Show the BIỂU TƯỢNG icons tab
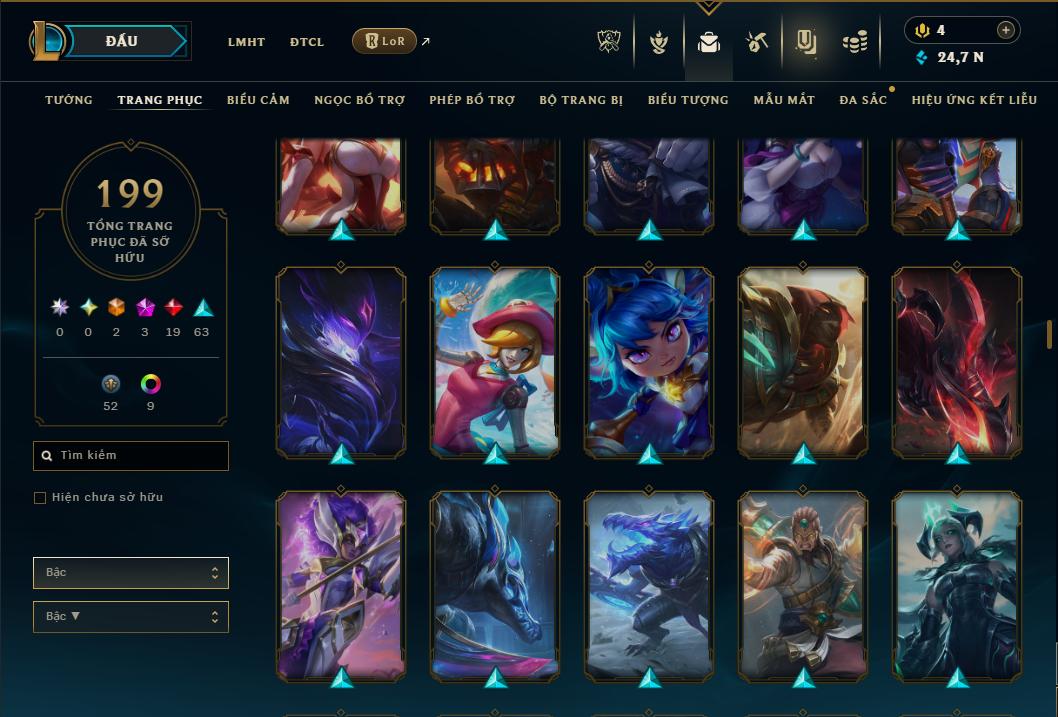The height and width of the screenshot is (717, 1058). point(688,100)
